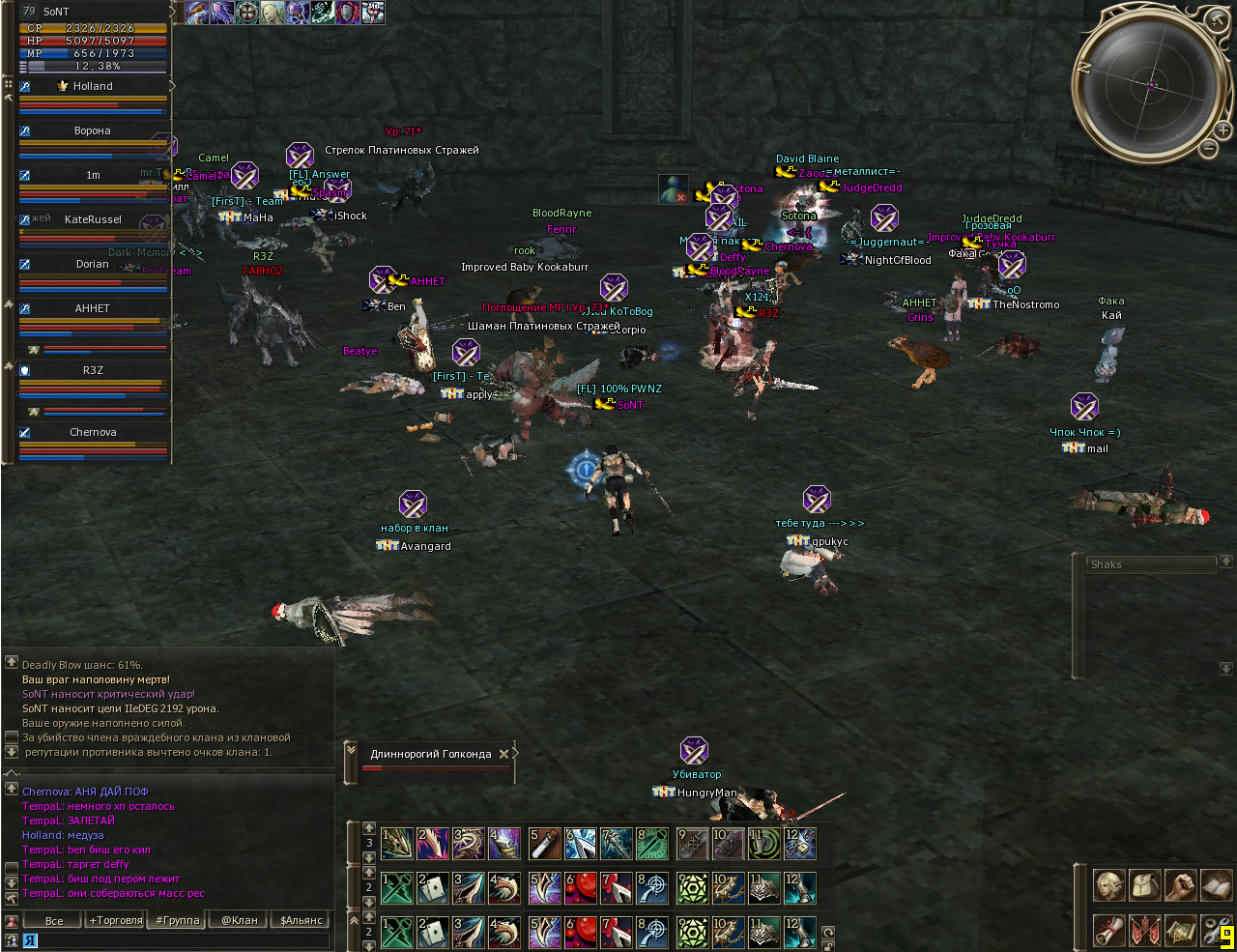Open the clan banners icon

1144,930
